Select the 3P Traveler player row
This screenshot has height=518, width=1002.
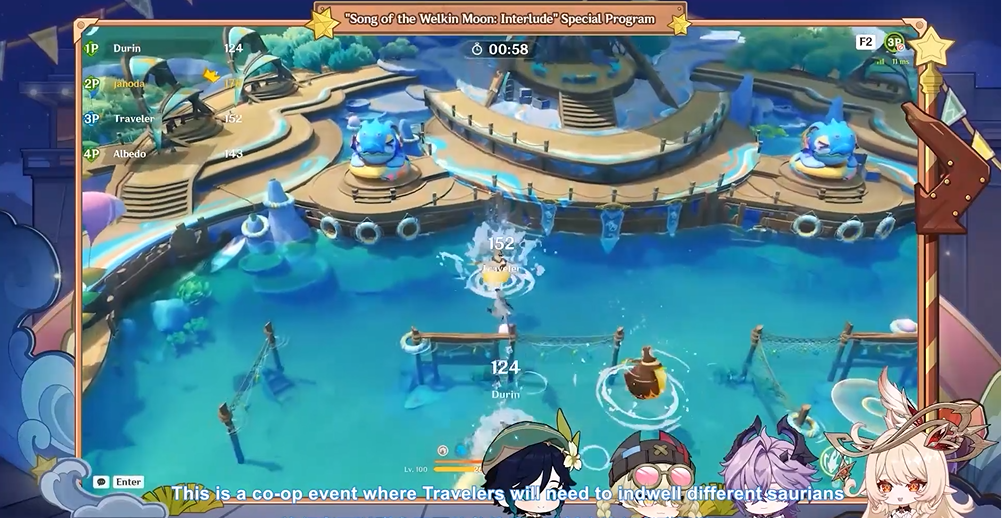point(160,118)
